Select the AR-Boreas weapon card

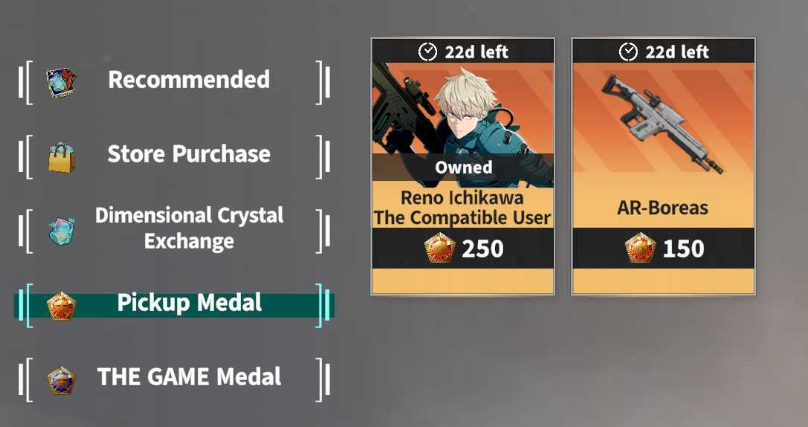(662, 166)
